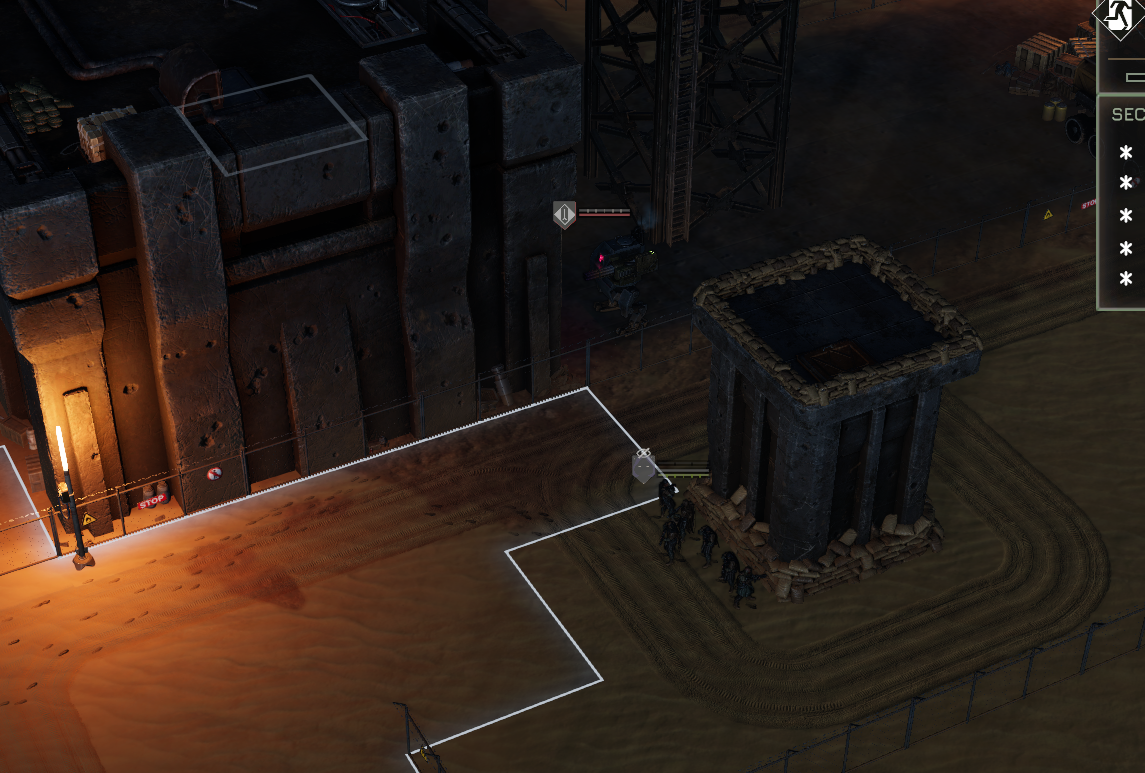The image size is (1145, 773).
Task: Open the SEC objectives panel header
Action: (1126, 115)
